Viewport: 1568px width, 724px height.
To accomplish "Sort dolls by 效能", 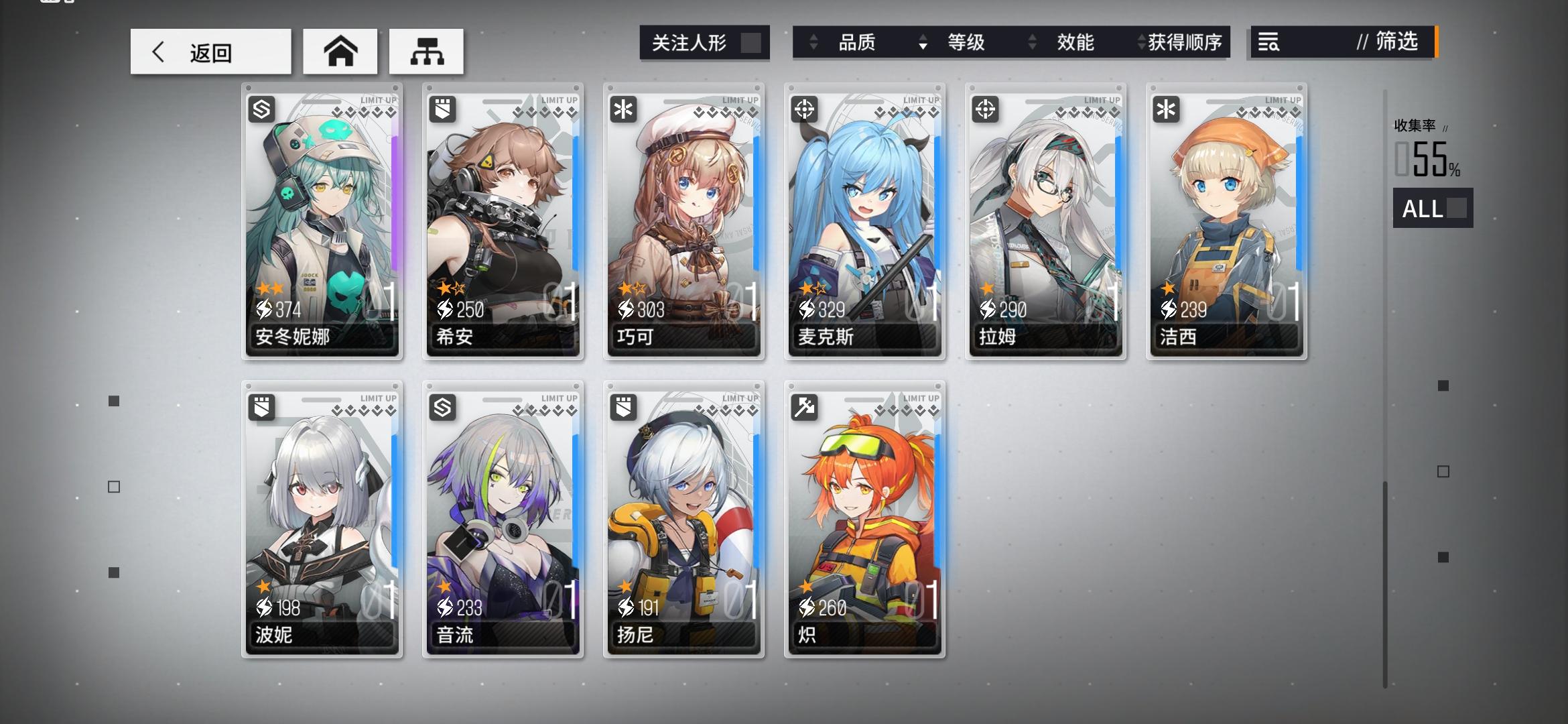I will [x=1076, y=42].
